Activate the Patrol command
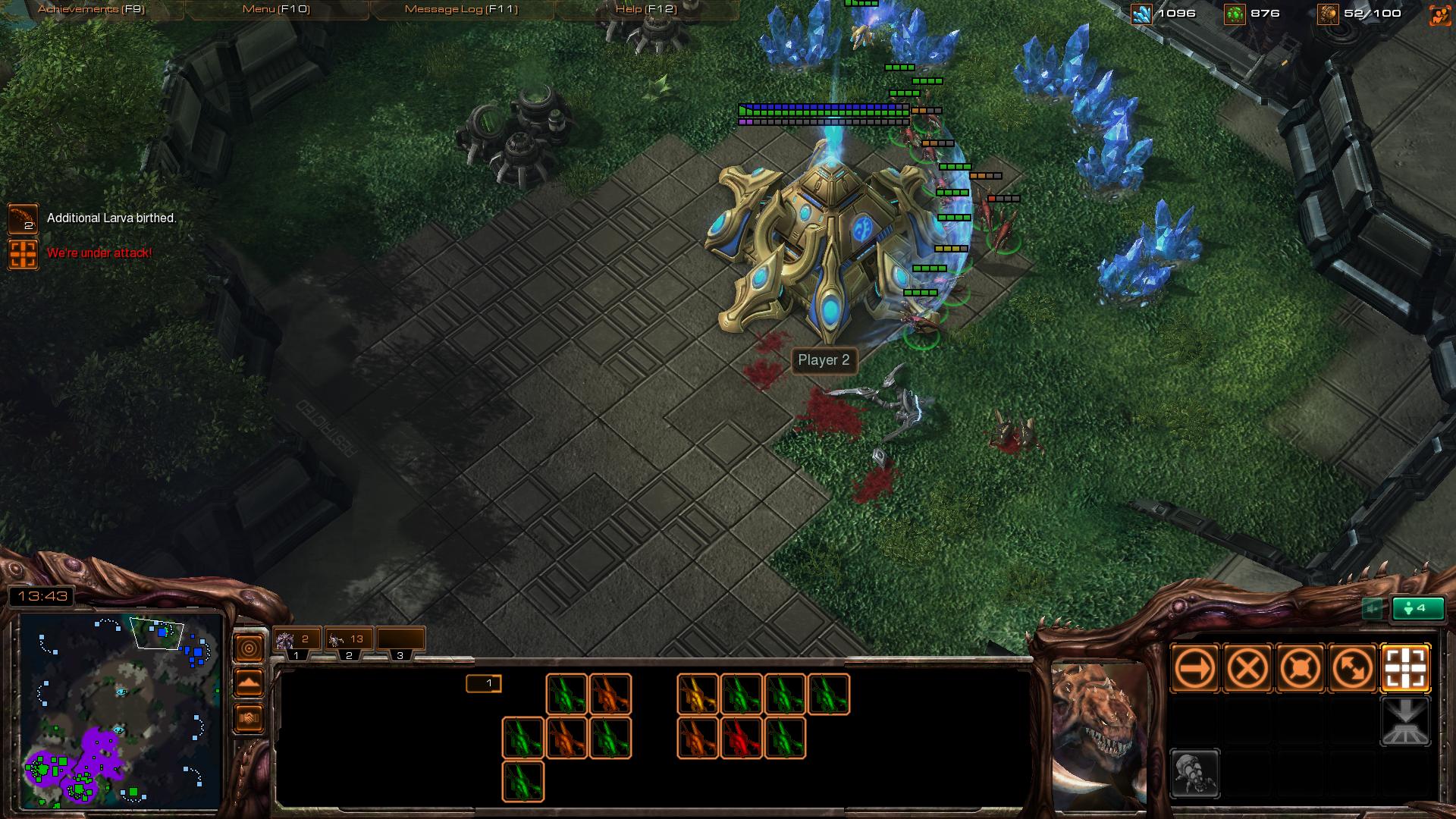The width and height of the screenshot is (1456, 819). point(1353,669)
